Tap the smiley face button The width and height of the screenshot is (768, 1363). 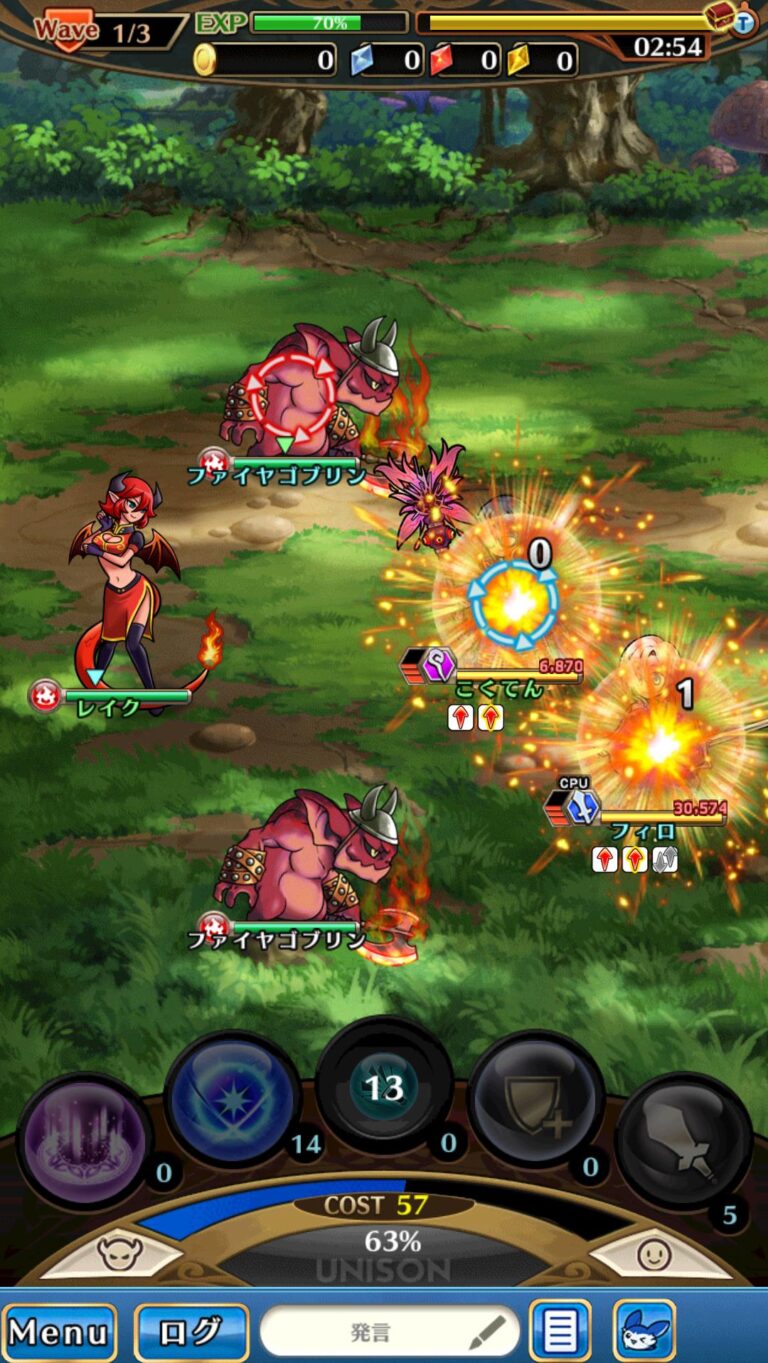tap(653, 1254)
